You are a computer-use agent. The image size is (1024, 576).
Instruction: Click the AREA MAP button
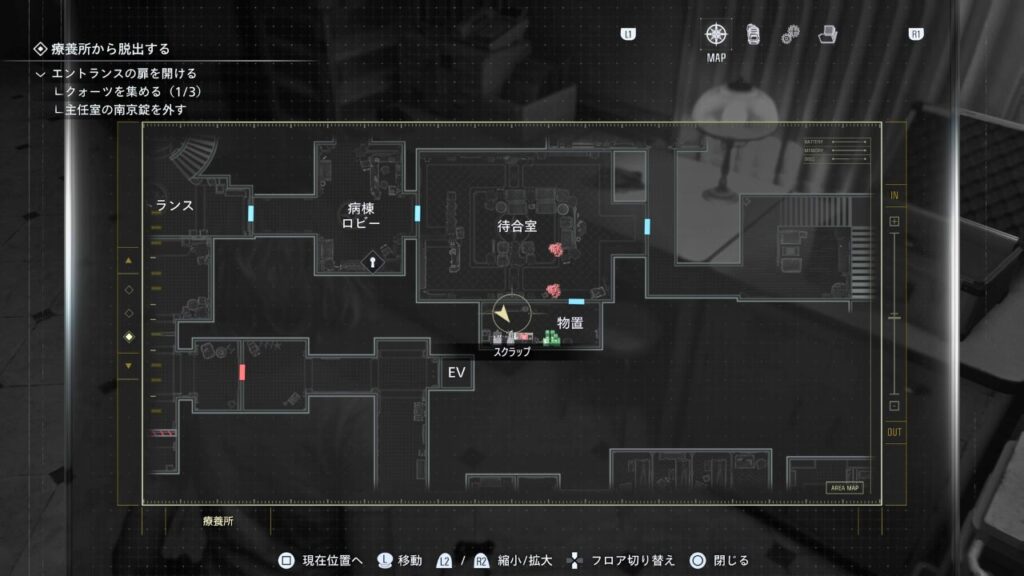(x=844, y=488)
